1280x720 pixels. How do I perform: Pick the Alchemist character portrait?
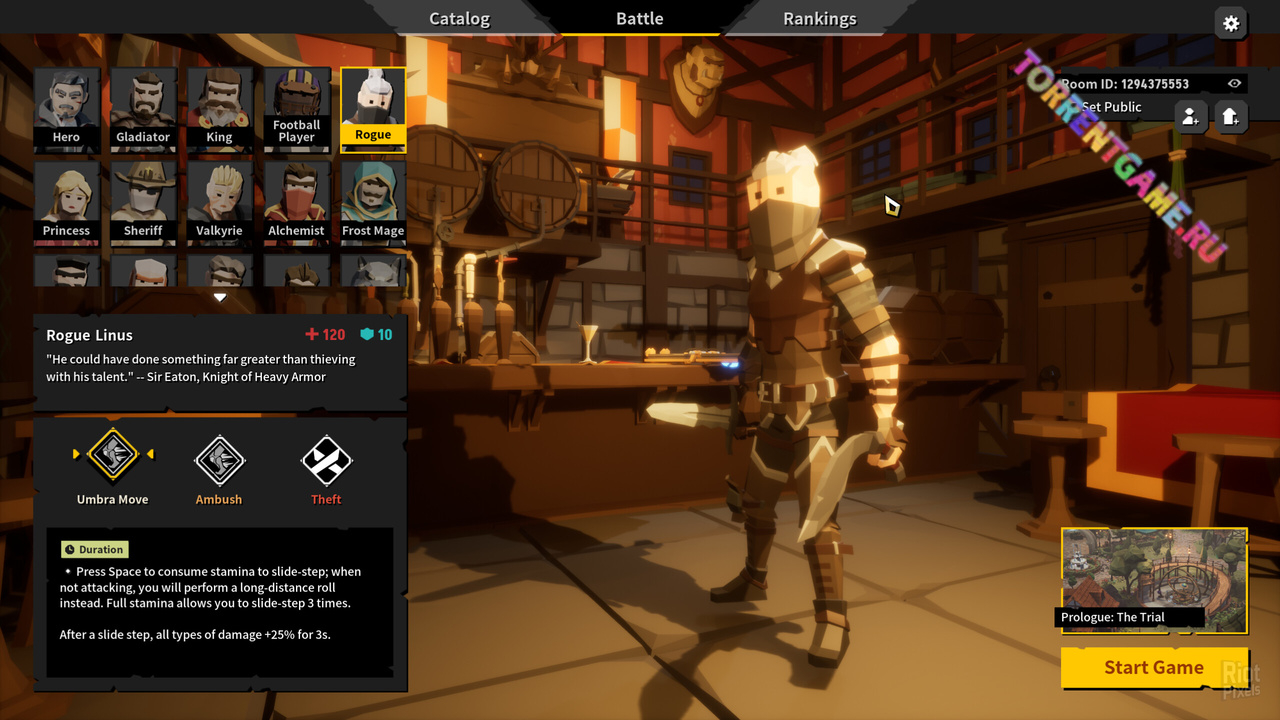tap(297, 203)
